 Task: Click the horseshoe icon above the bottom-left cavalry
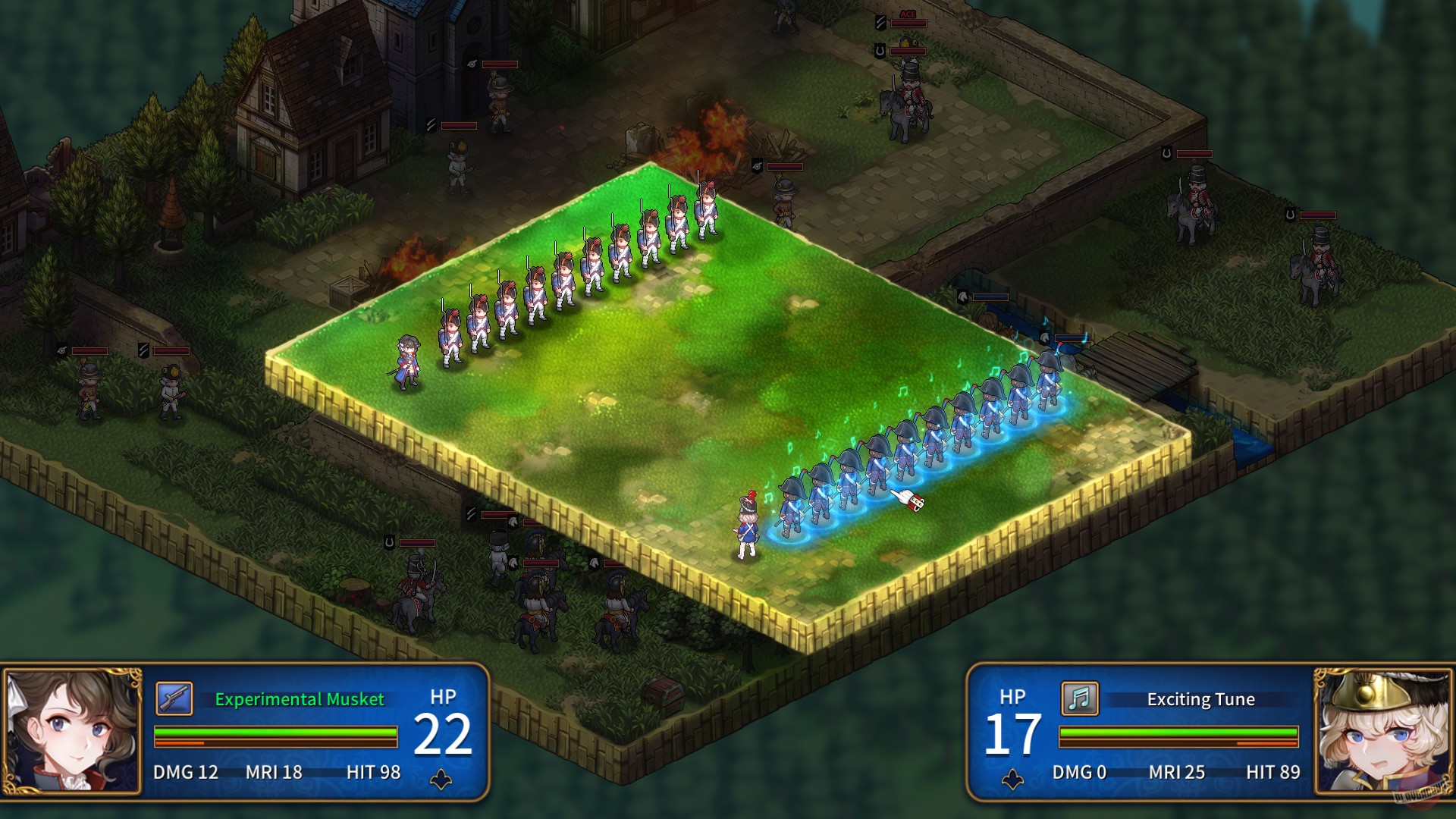(389, 542)
